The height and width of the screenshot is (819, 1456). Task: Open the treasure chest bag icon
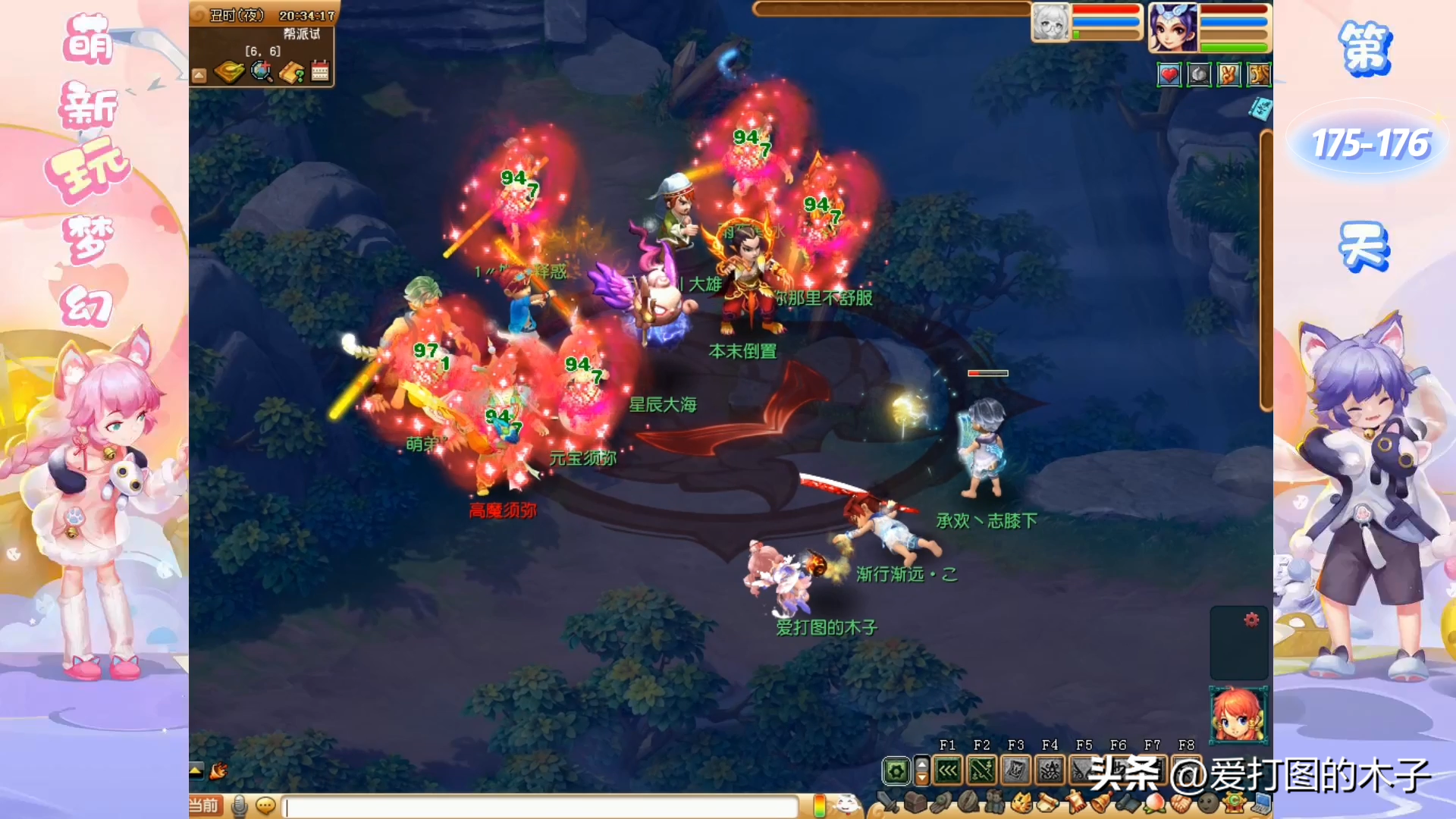(x=915, y=802)
